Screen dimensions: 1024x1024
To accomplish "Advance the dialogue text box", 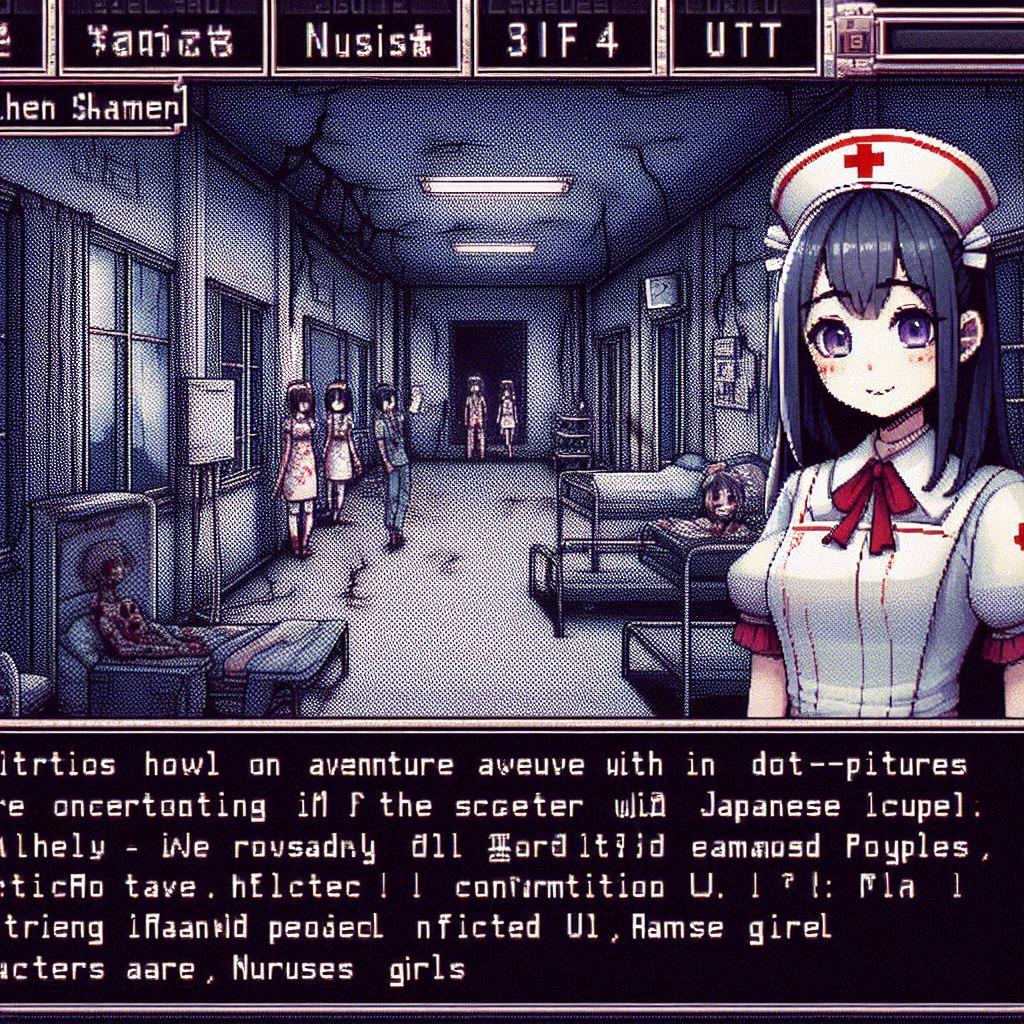I will [512, 868].
